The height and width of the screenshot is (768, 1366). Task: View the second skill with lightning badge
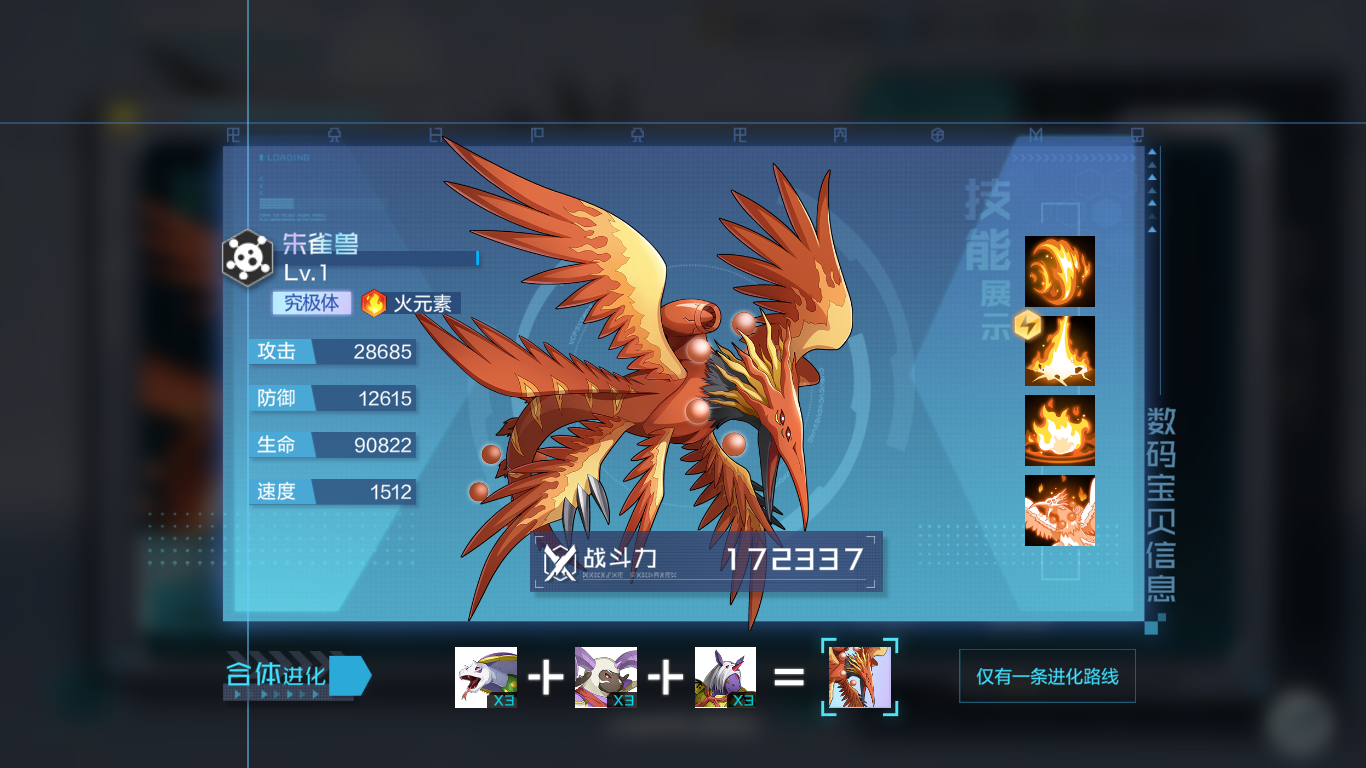point(1059,352)
